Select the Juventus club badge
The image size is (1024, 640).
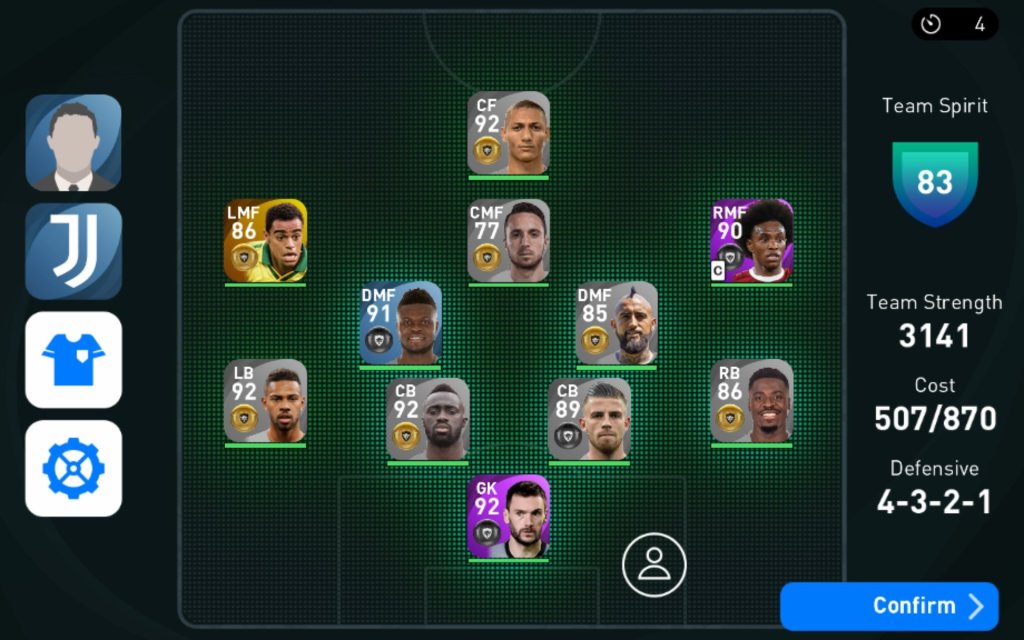[73, 251]
